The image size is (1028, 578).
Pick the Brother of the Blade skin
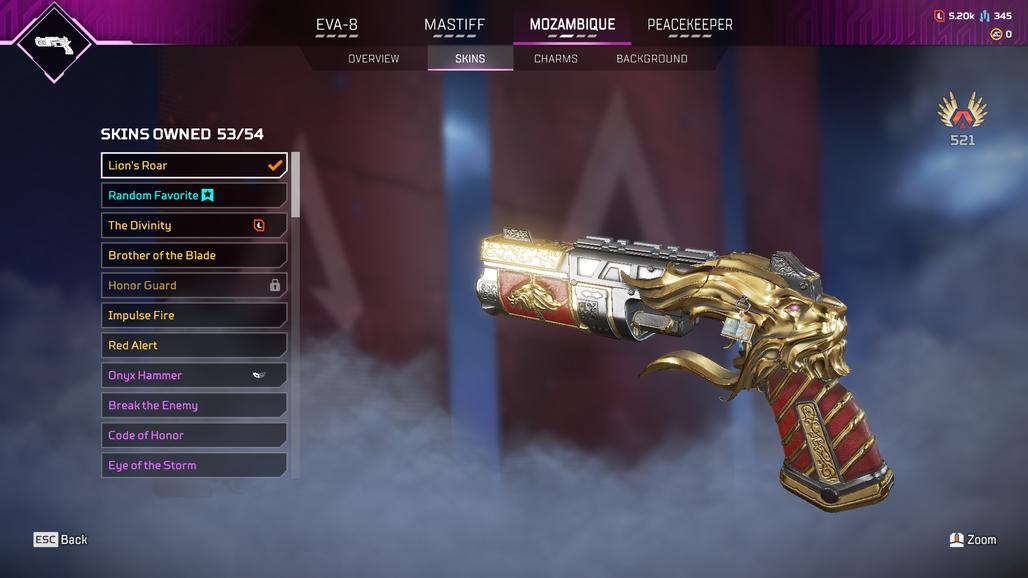click(x=194, y=255)
